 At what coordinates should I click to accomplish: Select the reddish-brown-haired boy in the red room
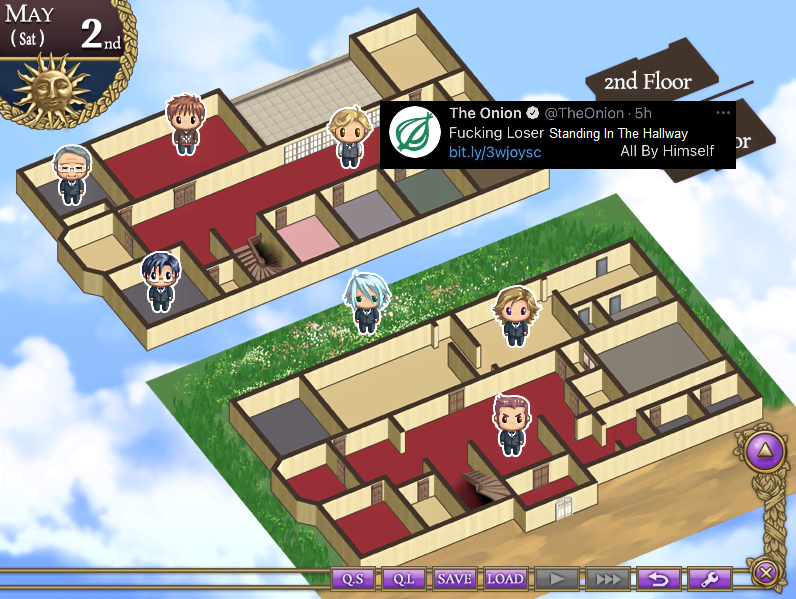click(x=185, y=125)
